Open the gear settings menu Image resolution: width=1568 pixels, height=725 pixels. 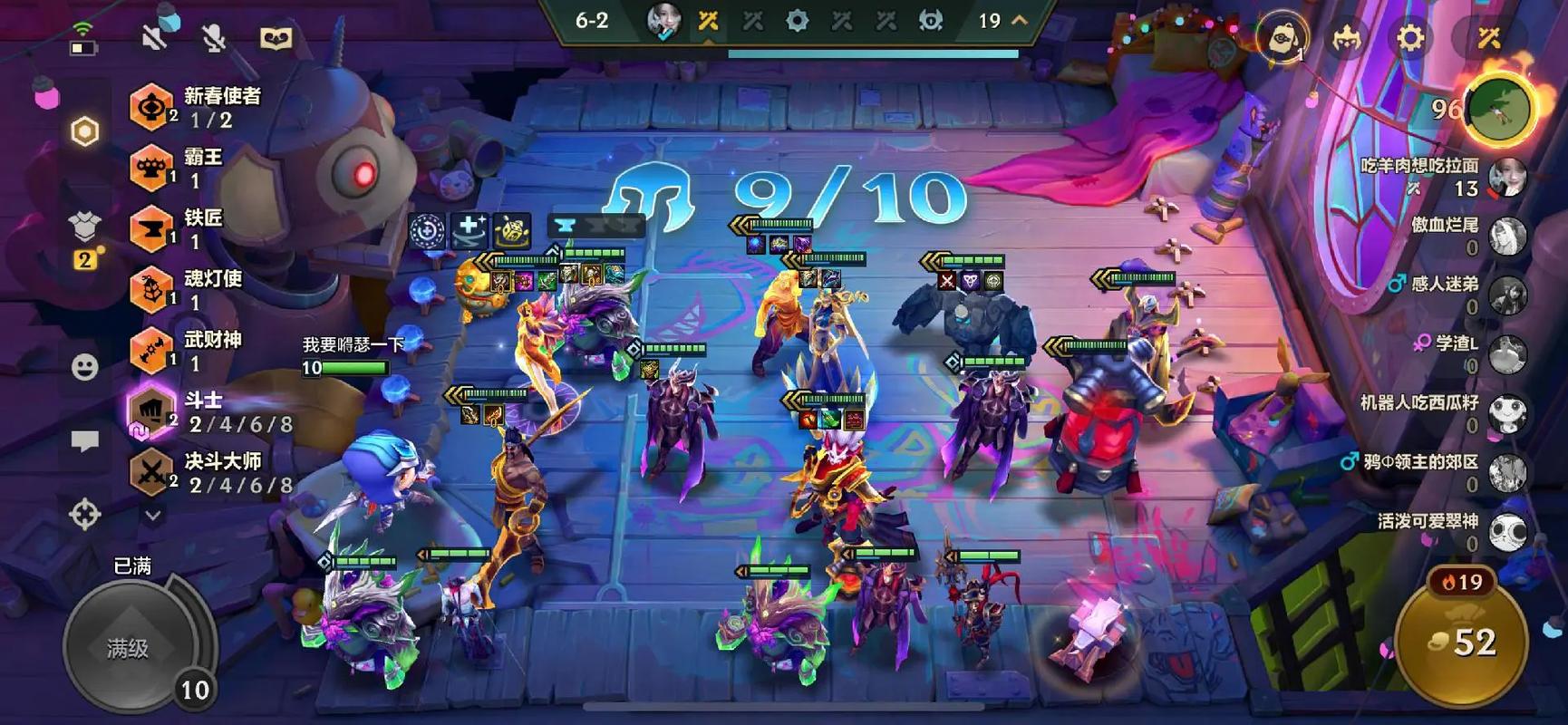(x=1409, y=38)
